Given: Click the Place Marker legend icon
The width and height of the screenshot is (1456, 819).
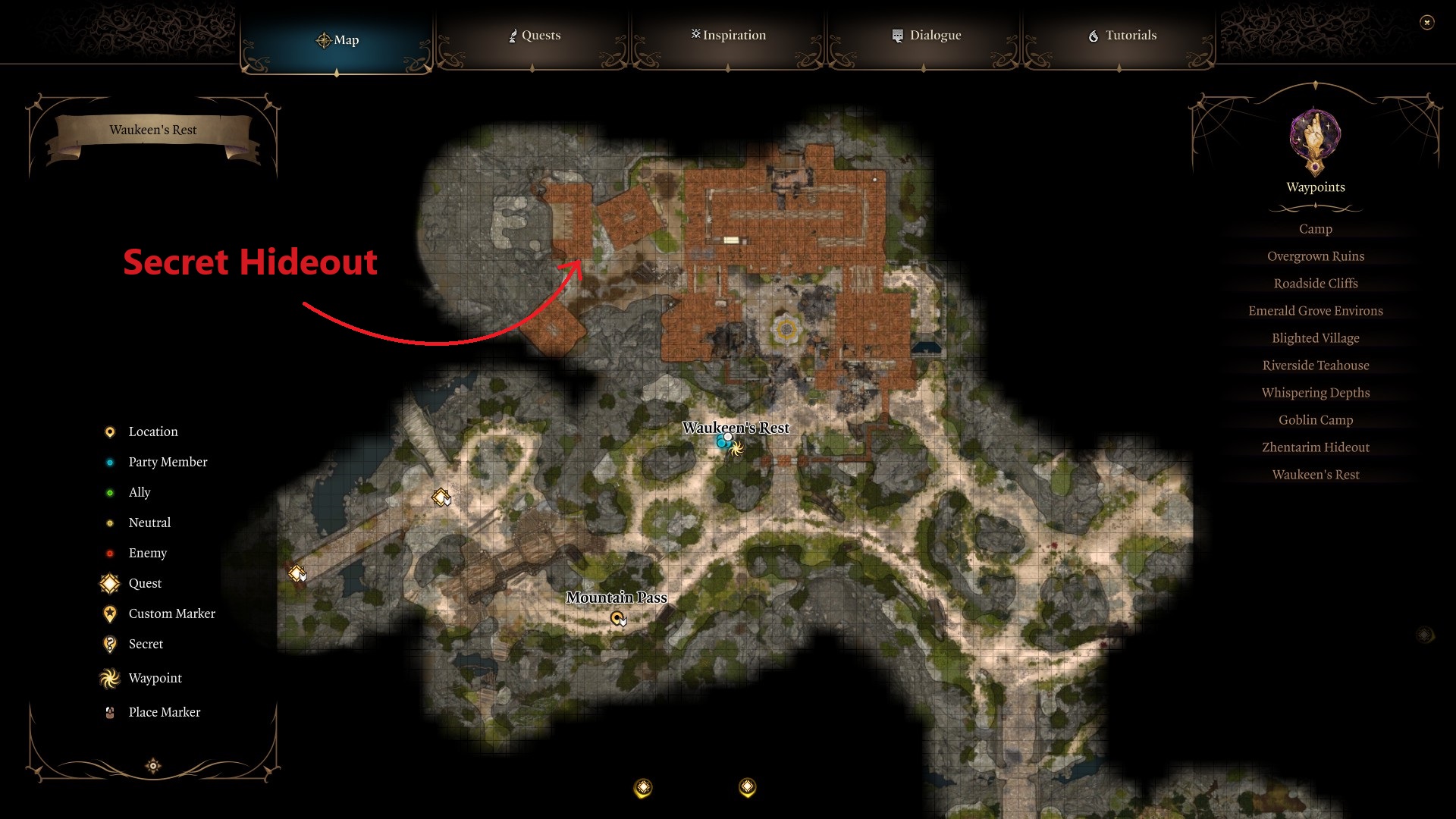Looking at the screenshot, I should point(110,711).
